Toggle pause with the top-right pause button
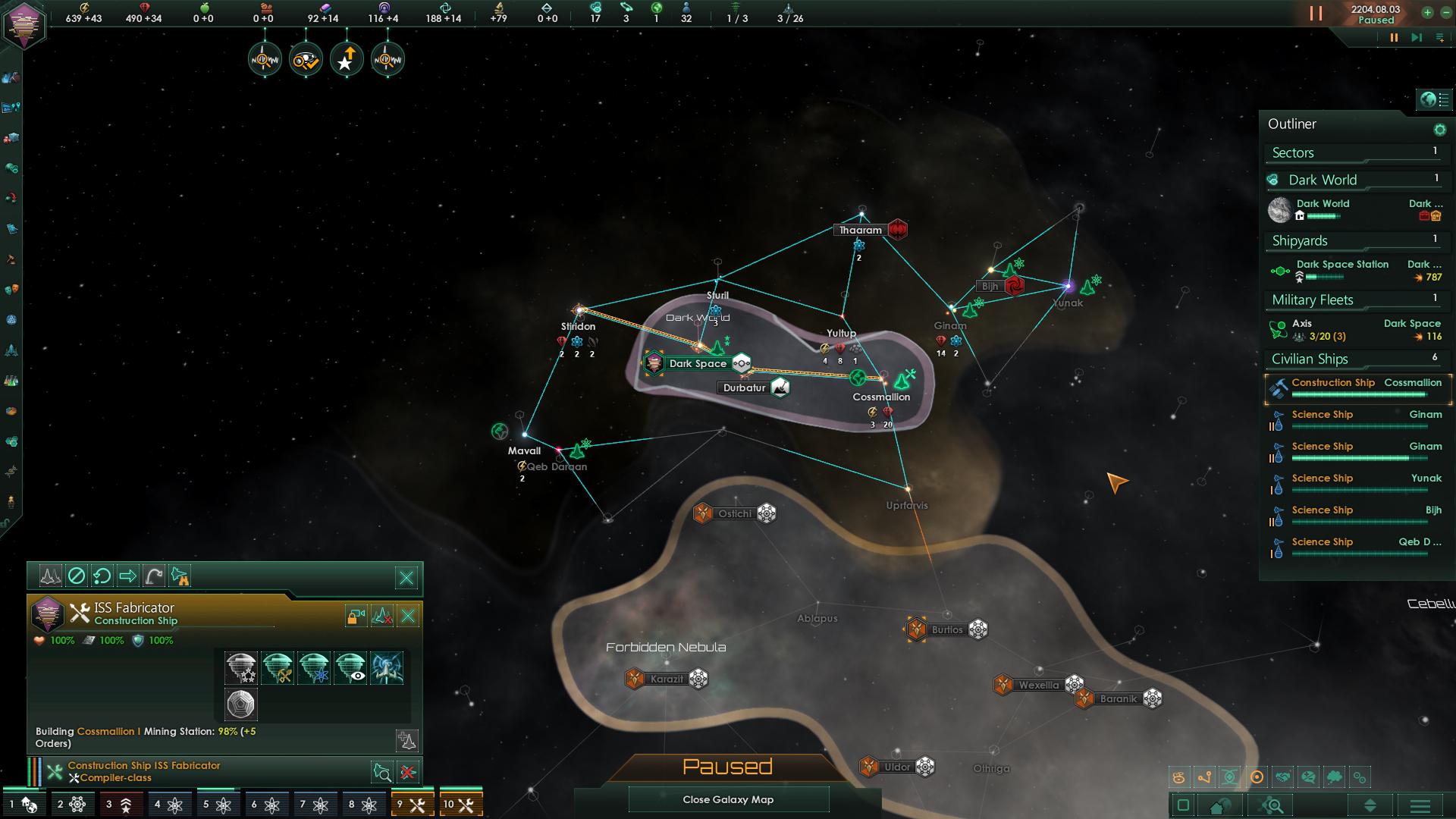This screenshot has height=819, width=1456. click(1395, 35)
